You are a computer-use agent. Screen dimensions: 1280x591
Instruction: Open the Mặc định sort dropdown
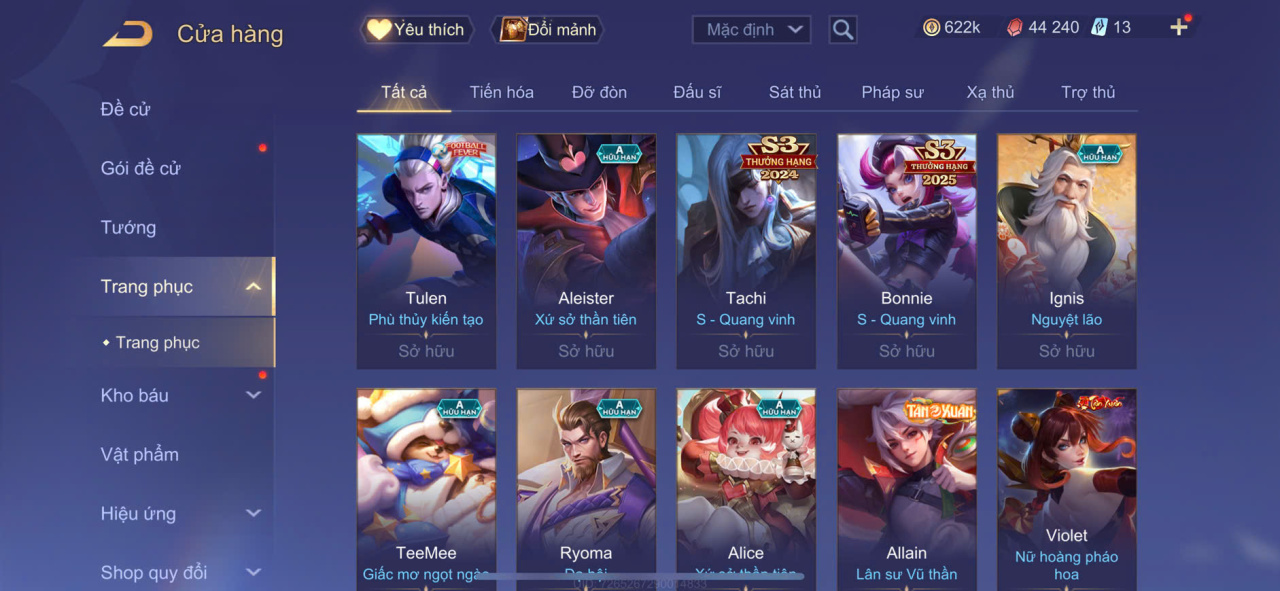[751, 30]
